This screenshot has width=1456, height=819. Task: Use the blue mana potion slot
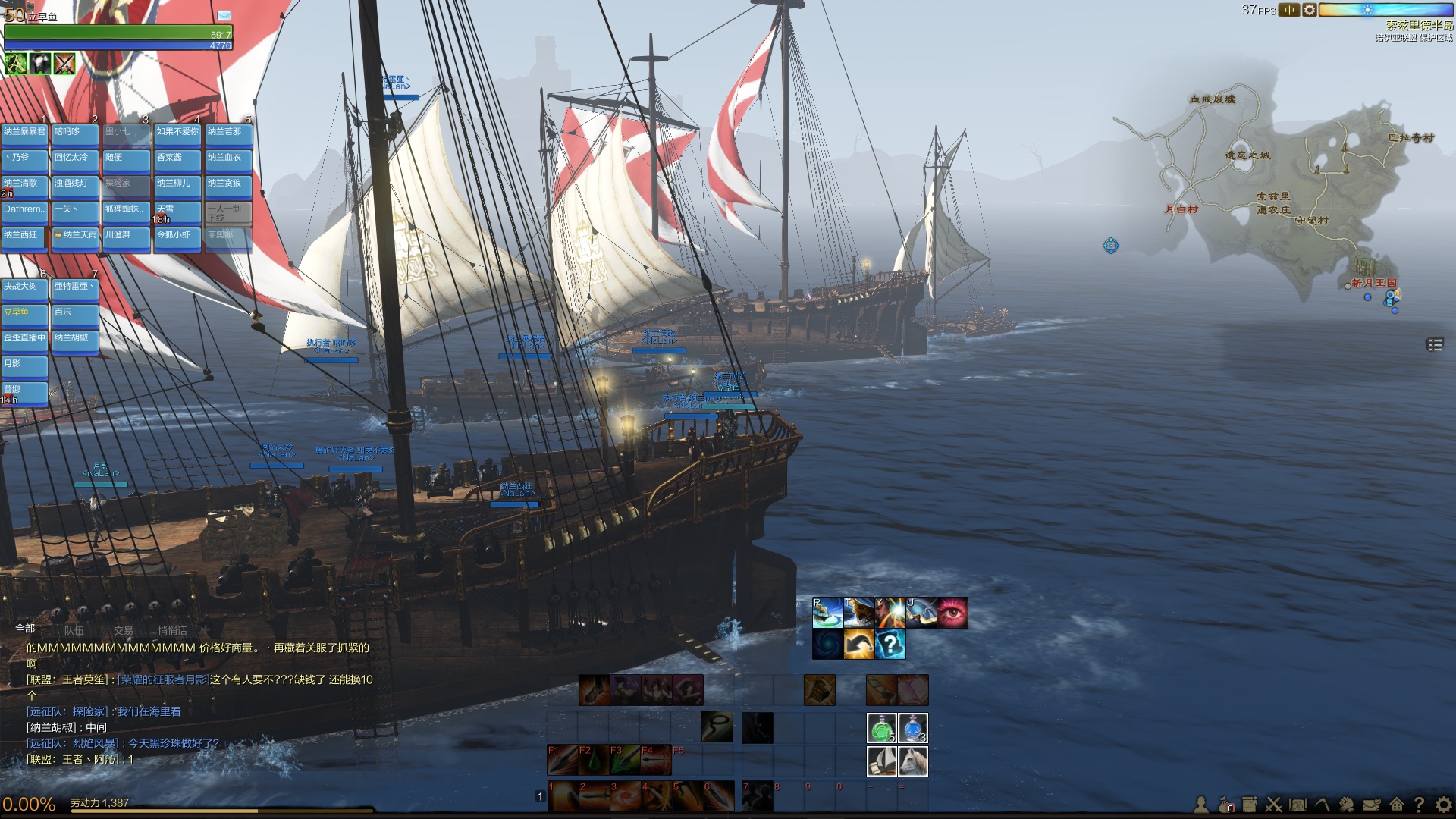pyautogui.click(x=913, y=728)
